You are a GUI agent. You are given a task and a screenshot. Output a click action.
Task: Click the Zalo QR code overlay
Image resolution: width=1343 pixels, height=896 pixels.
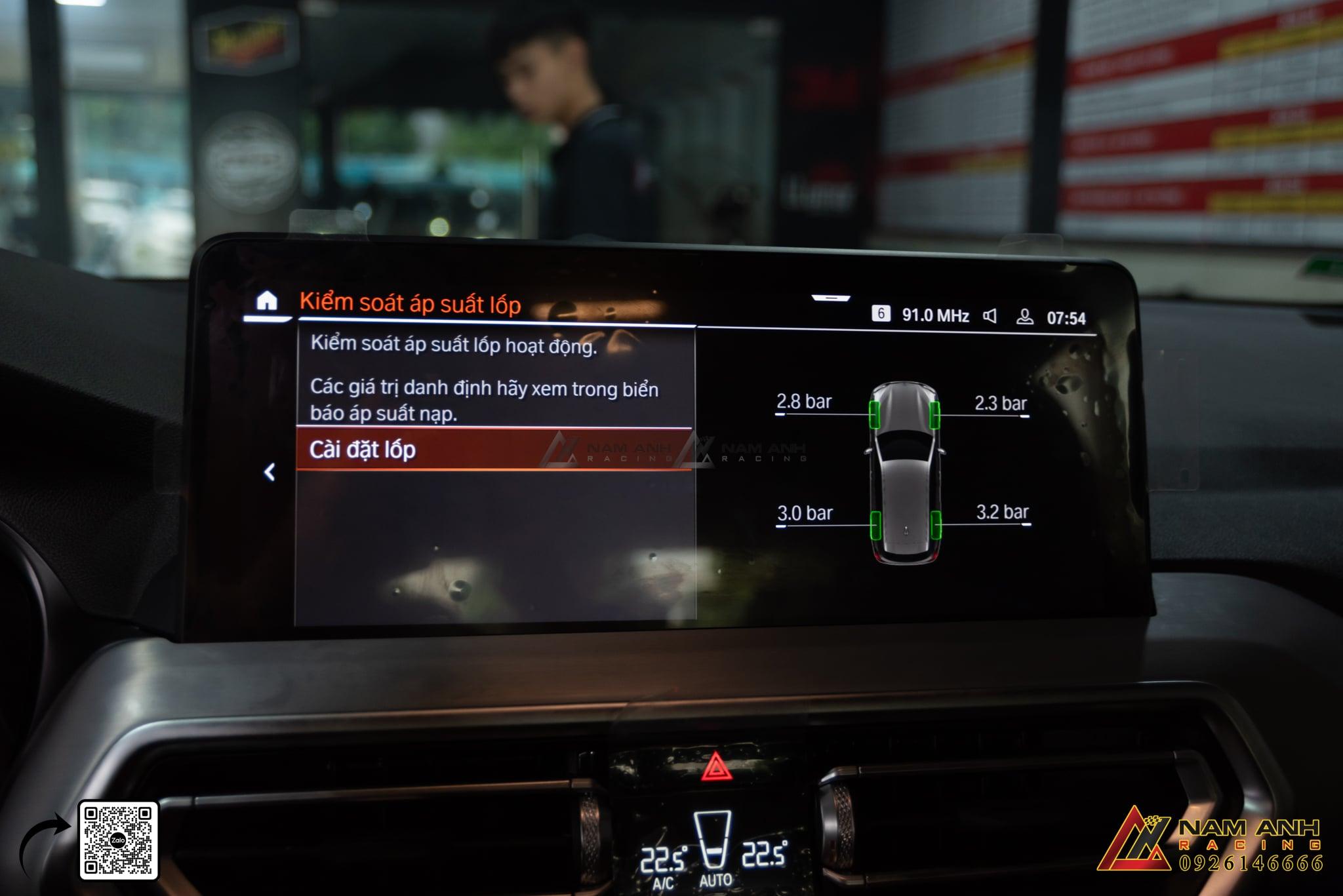tap(119, 840)
